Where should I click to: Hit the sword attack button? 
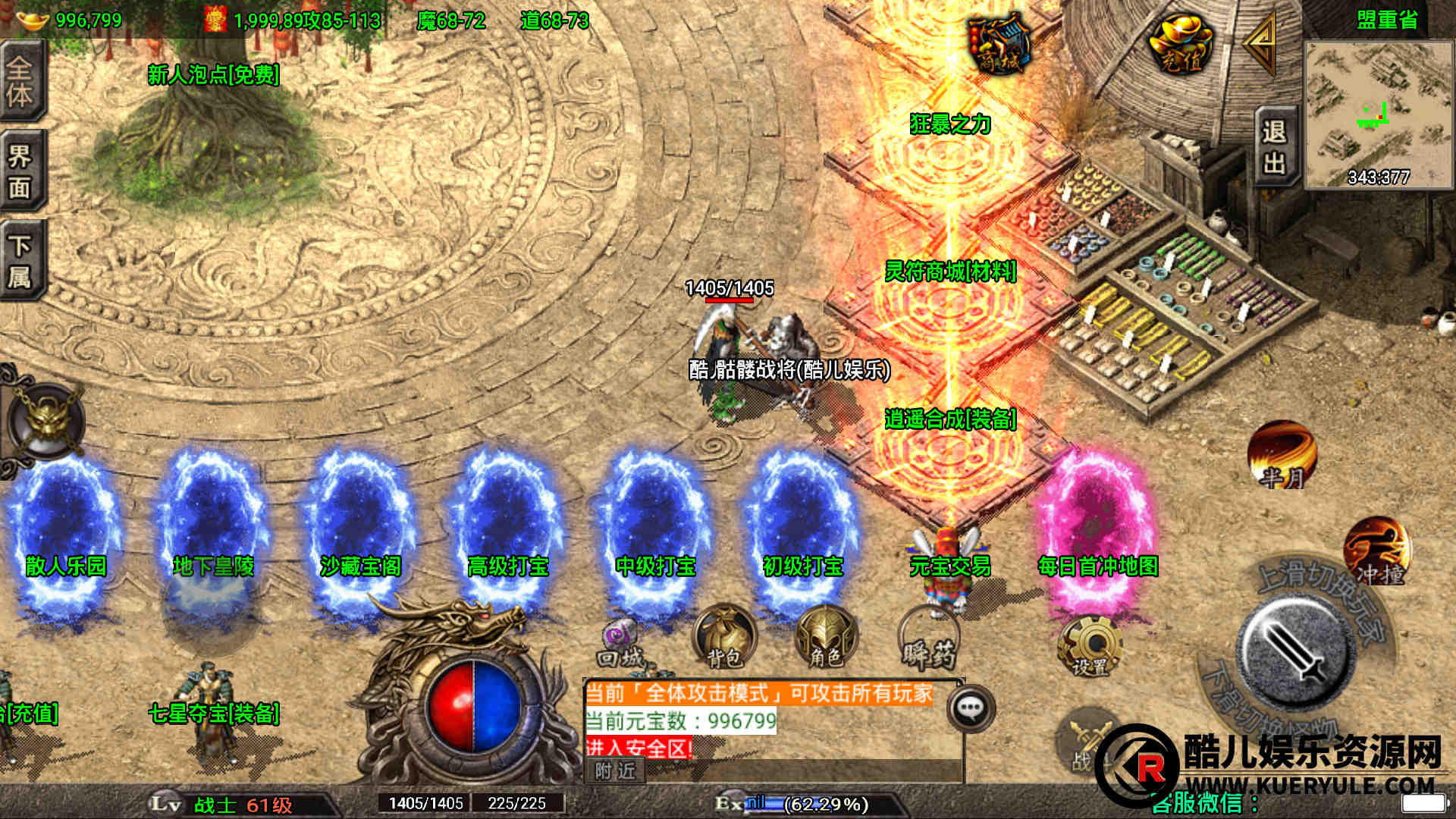click(1296, 651)
